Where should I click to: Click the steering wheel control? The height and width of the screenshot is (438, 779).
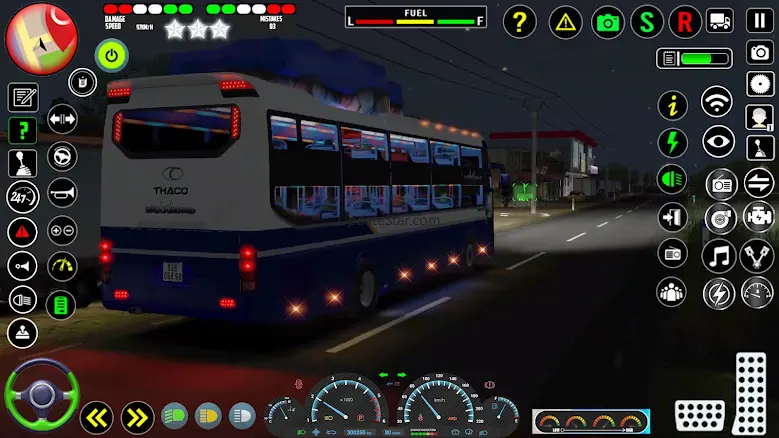point(41,393)
